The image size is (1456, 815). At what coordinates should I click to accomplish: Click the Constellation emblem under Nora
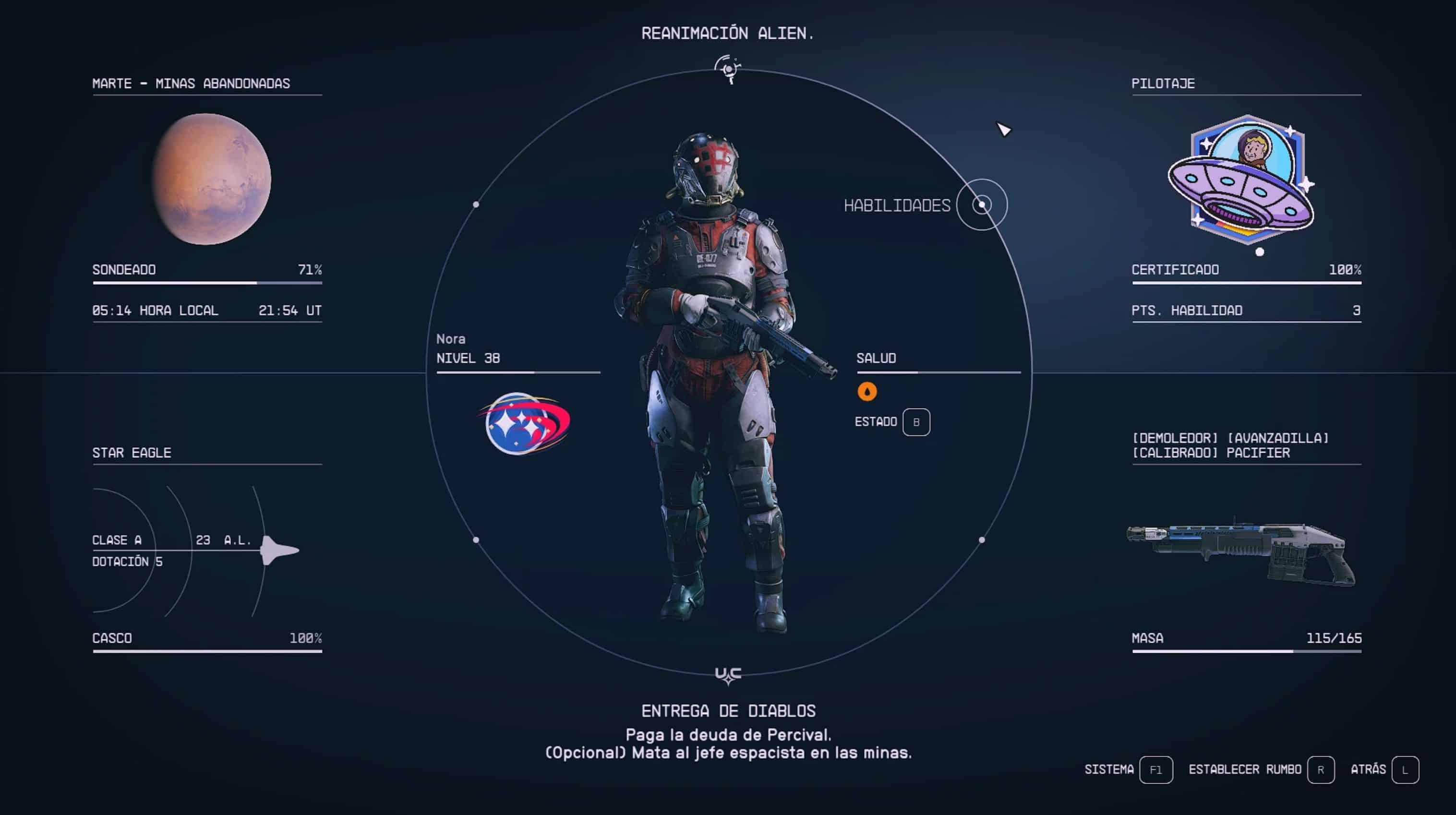[x=525, y=423]
